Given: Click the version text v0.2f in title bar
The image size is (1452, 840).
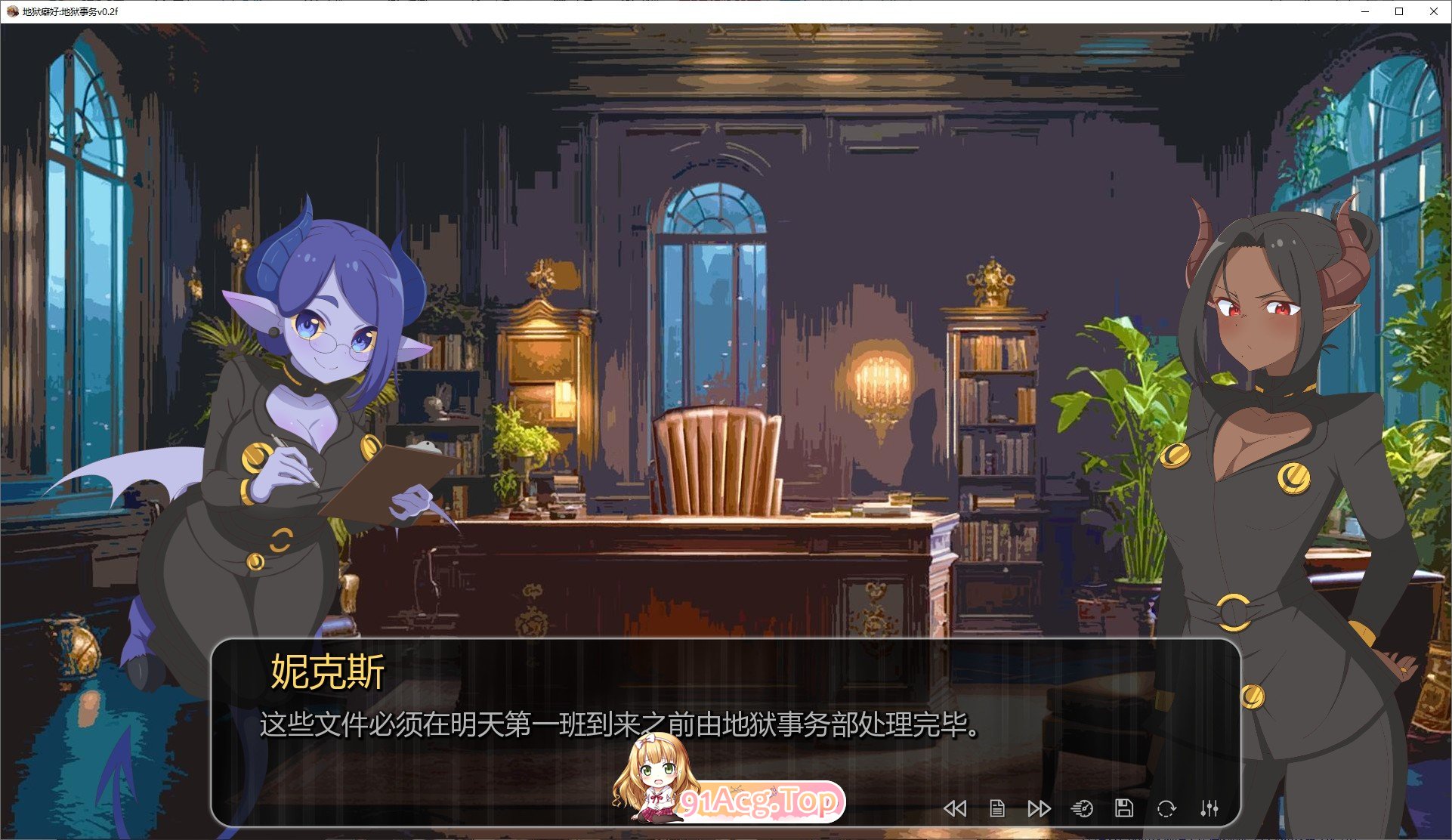Looking at the screenshot, I should [108, 11].
